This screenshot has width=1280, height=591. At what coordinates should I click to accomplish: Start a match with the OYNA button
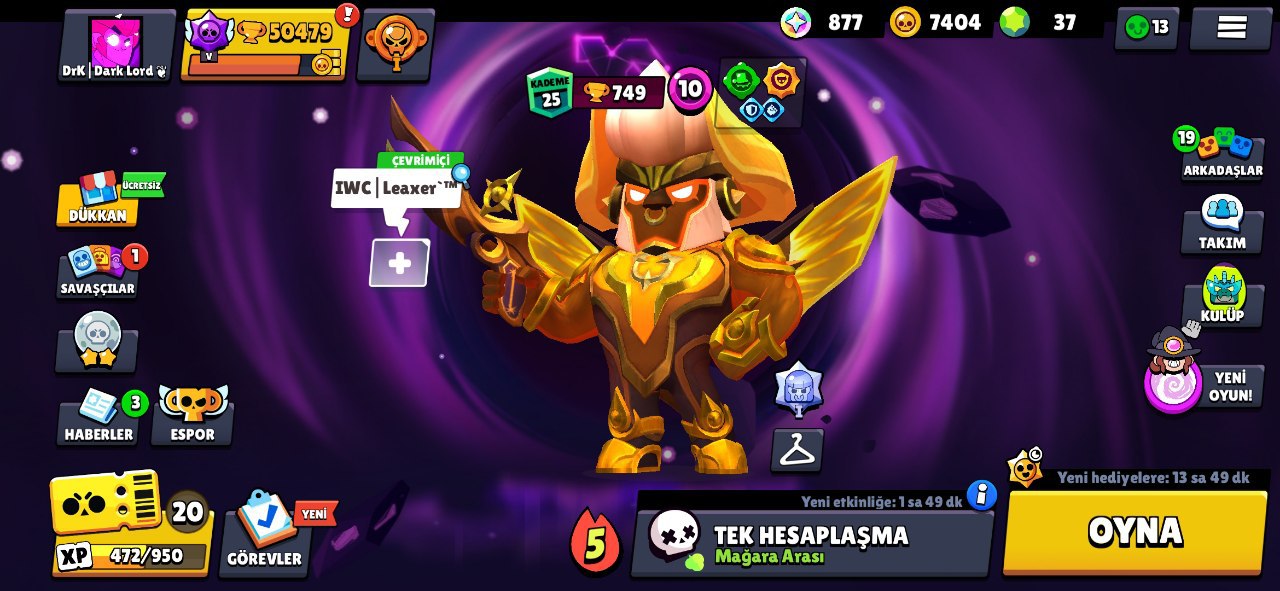[1135, 533]
